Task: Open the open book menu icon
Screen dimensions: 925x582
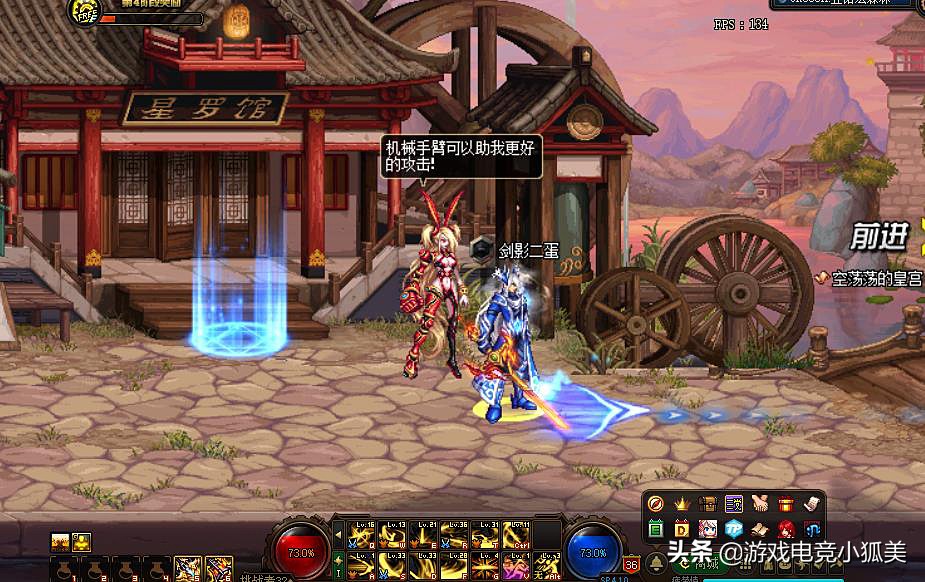Action: [760, 529]
